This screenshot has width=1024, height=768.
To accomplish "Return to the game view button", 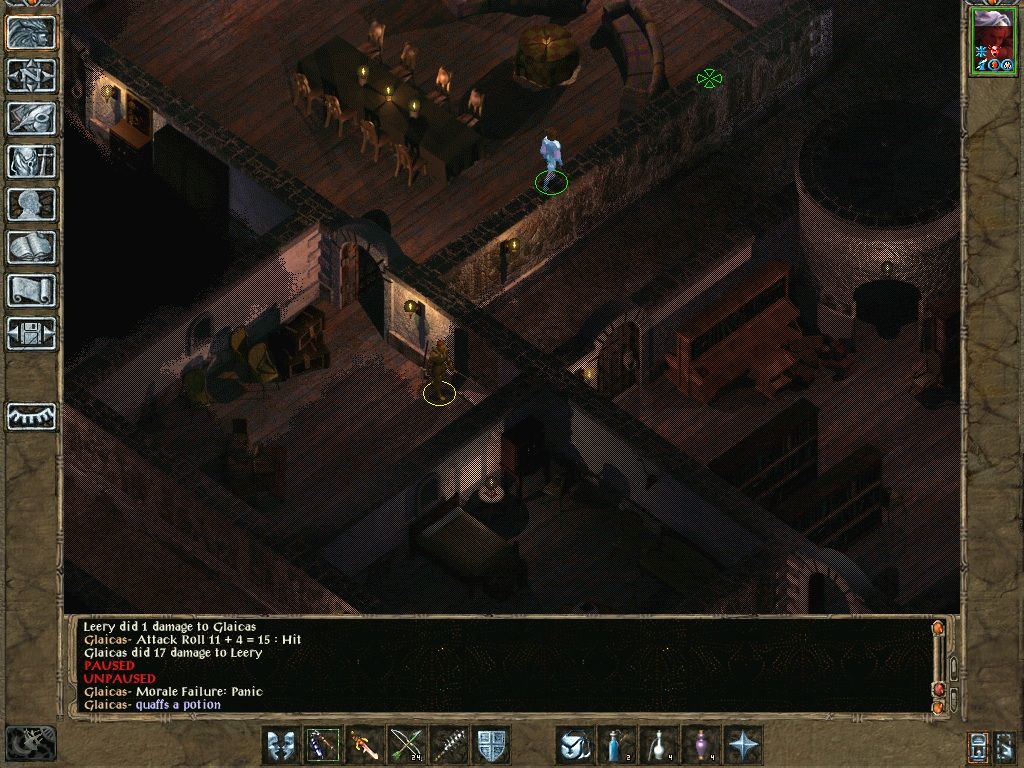I will coord(32,33).
